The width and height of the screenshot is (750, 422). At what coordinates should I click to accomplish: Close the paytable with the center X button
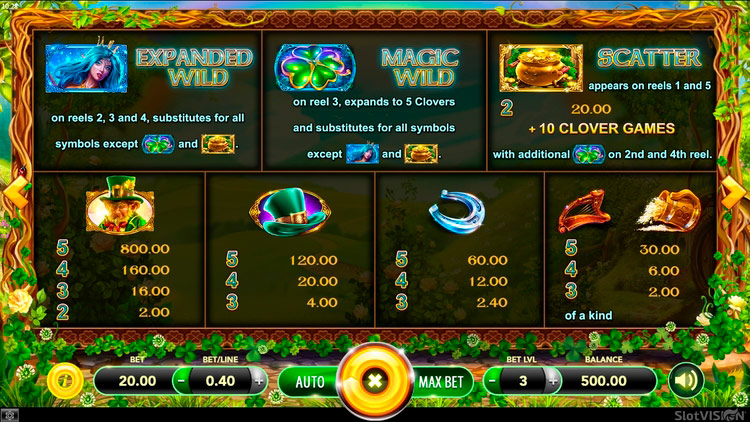click(x=375, y=381)
